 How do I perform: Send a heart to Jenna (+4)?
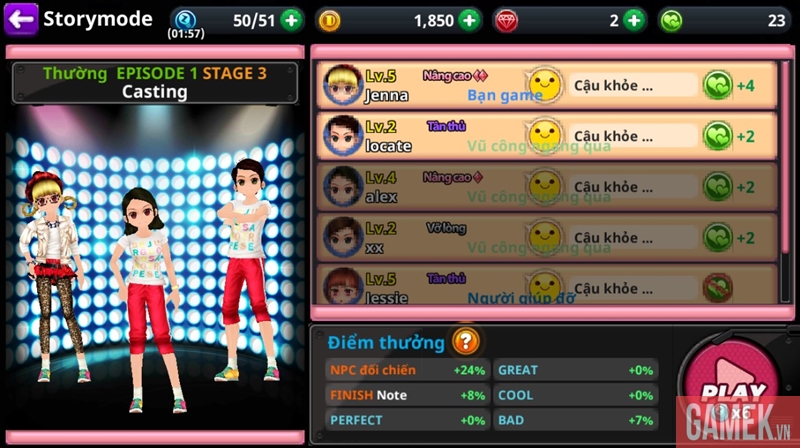[x=718, y=85]
